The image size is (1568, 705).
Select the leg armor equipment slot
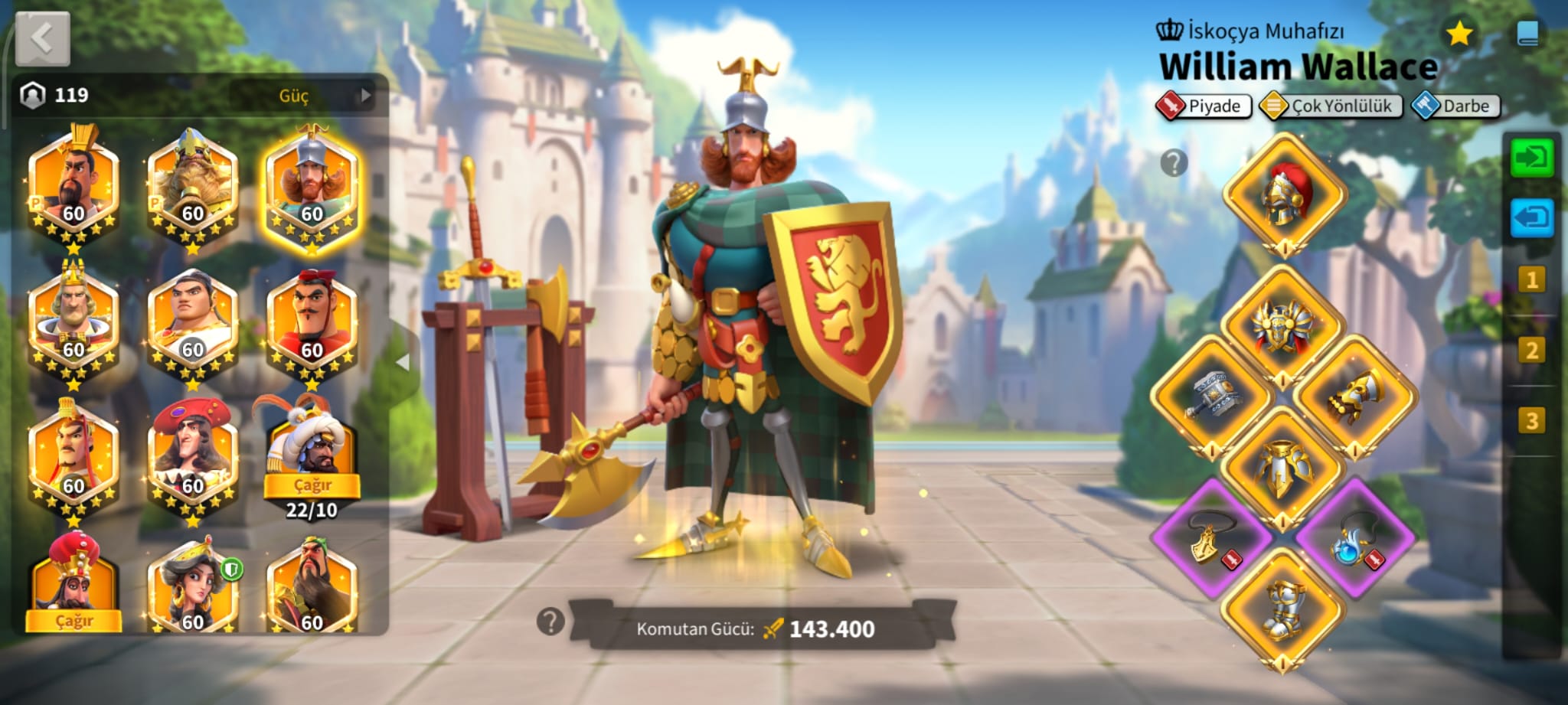[1283, 468]
